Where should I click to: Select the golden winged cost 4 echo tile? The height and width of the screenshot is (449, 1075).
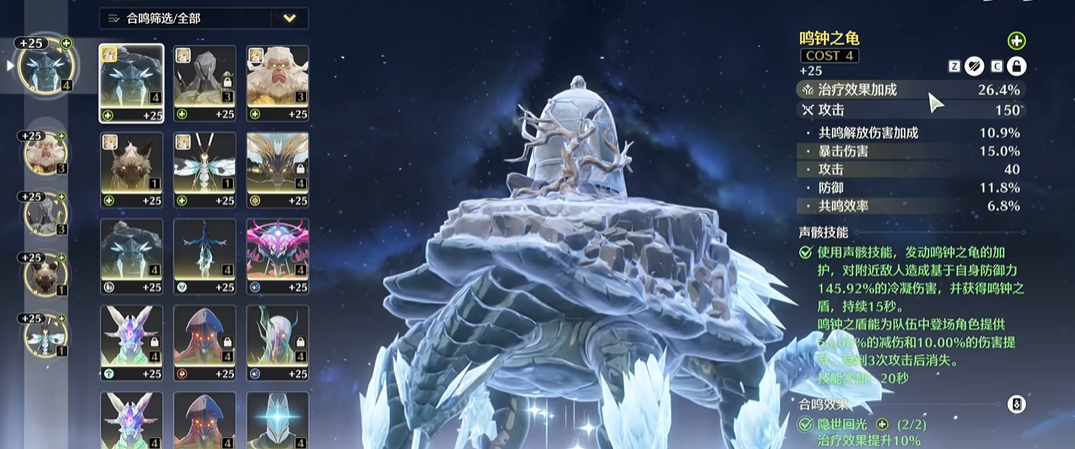click(277, 163)
